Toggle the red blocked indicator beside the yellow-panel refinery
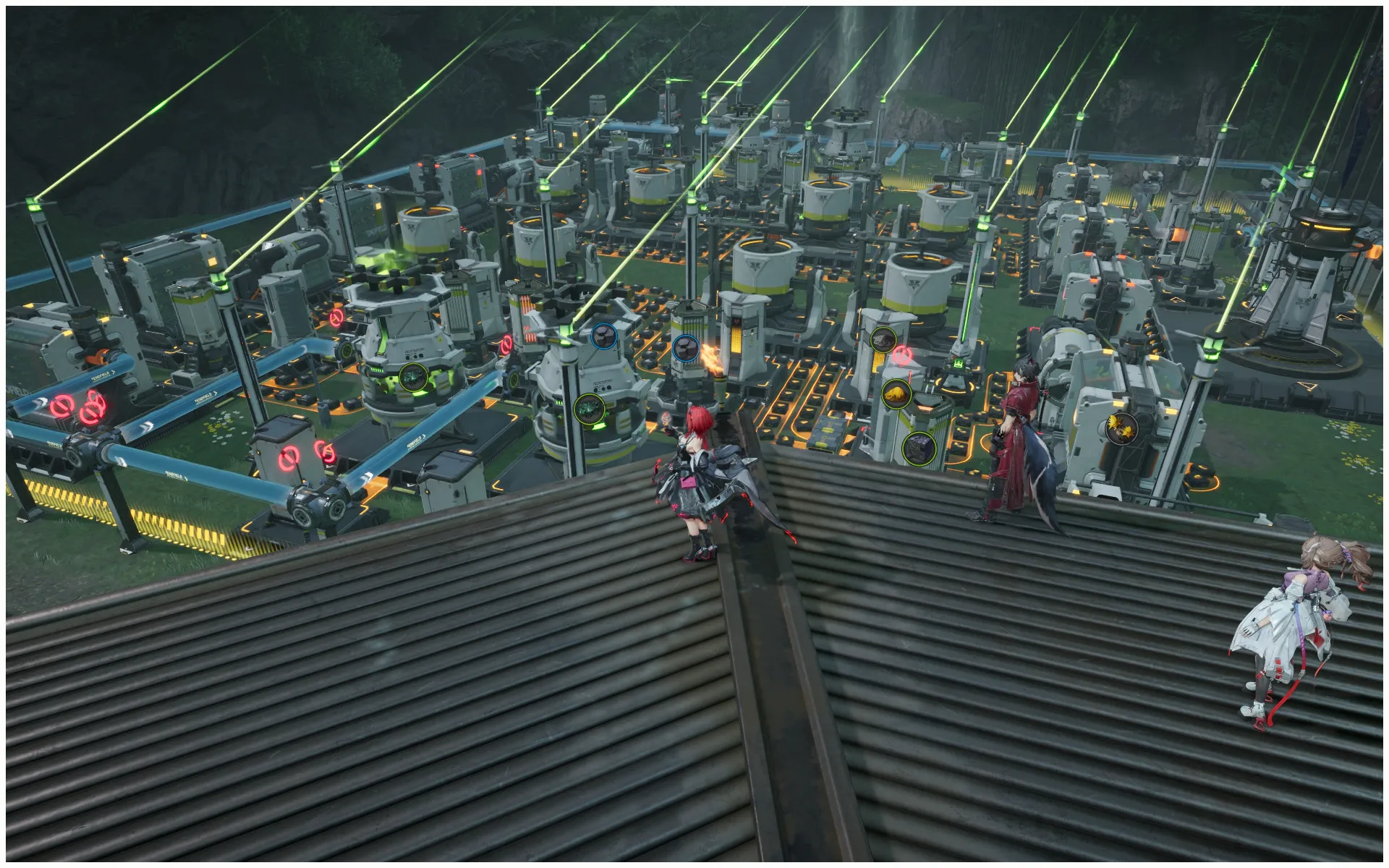Screen dimensions: 1389x868 [x=901, y=355]
